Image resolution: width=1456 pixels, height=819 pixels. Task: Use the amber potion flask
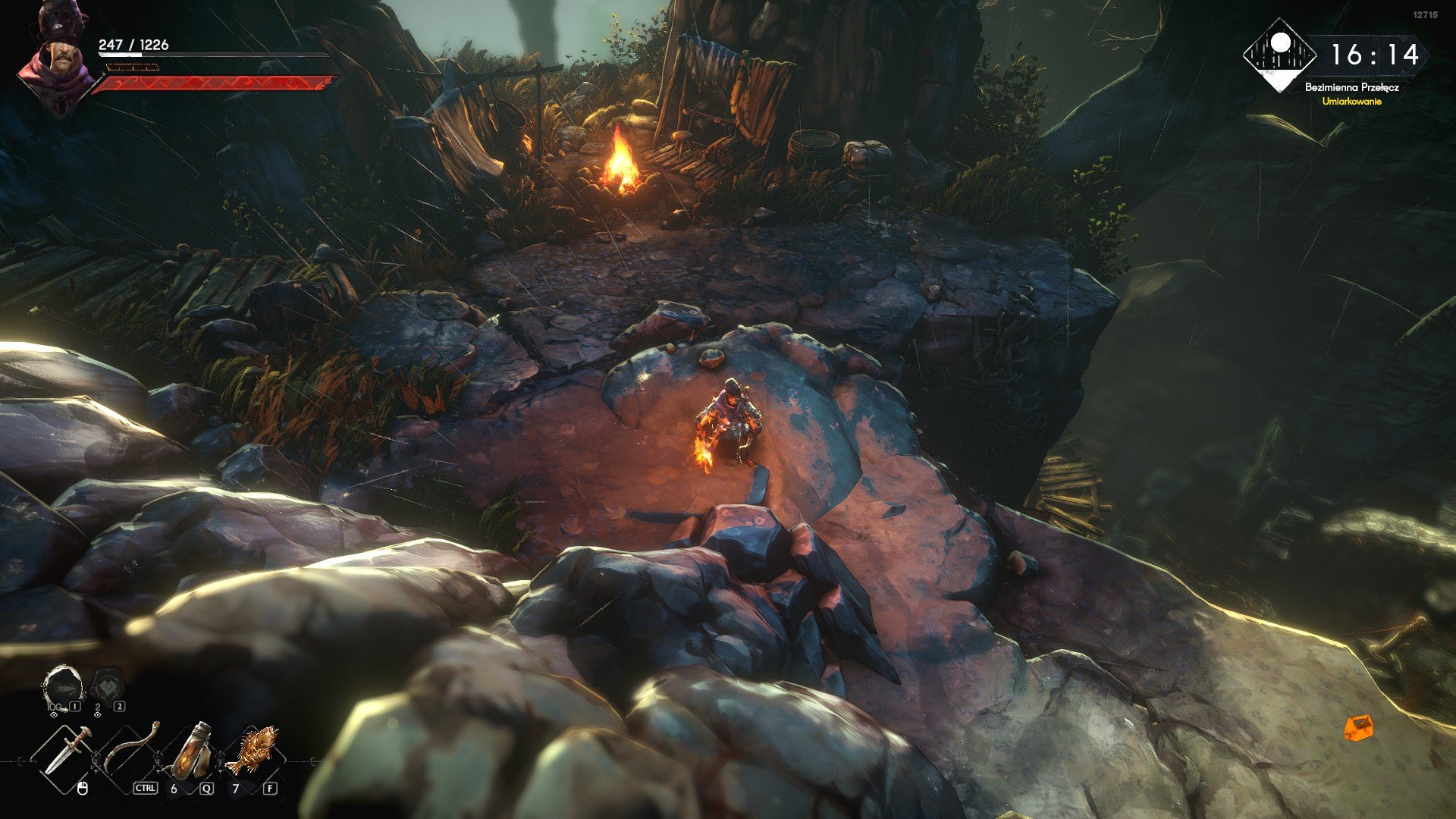191,751
